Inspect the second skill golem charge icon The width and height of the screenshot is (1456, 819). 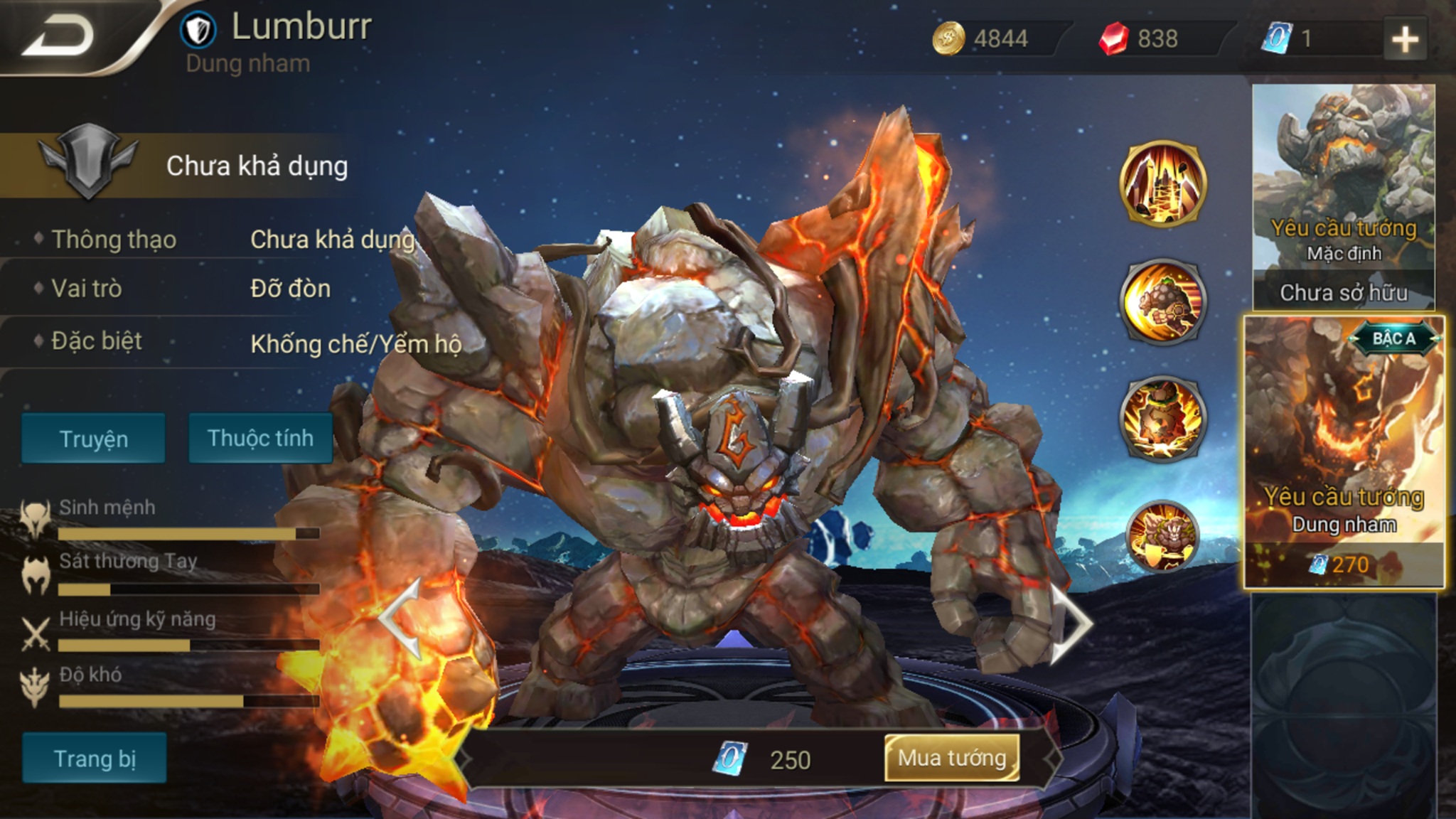pyautogui.click(x=1163, y=301)
